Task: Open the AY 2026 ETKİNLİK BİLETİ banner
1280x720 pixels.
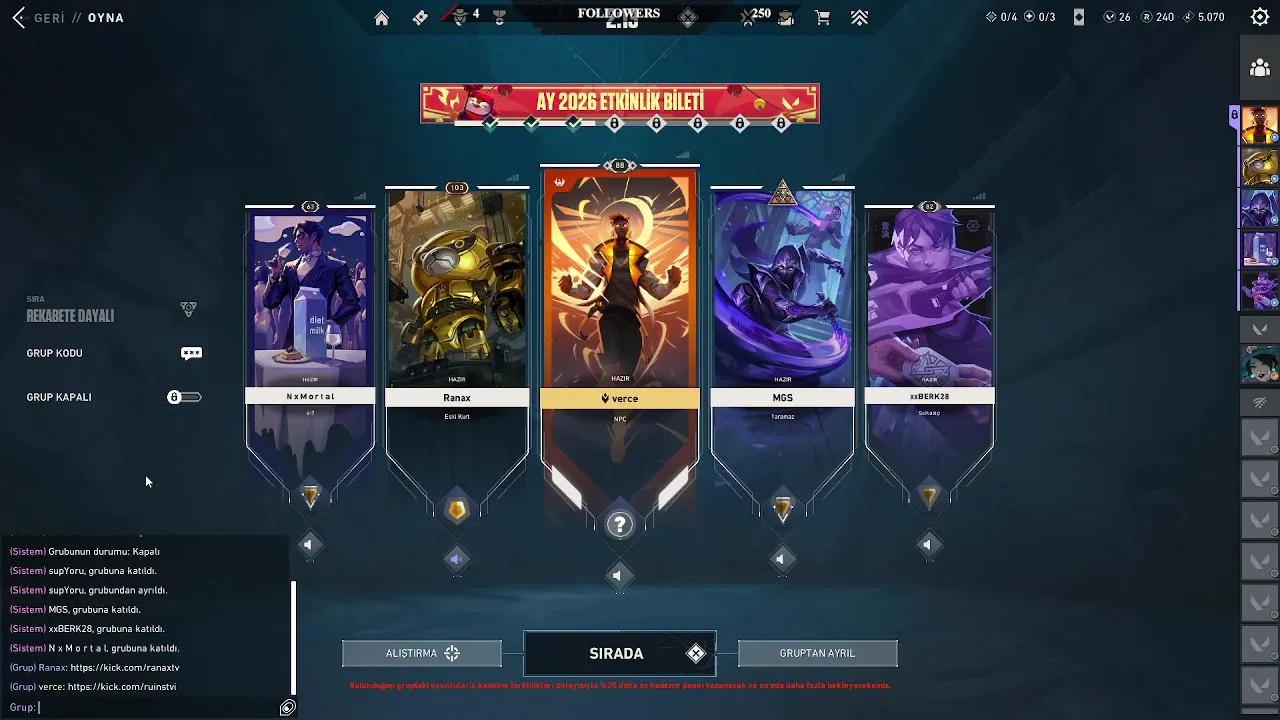Action: [x=619, y=102]
